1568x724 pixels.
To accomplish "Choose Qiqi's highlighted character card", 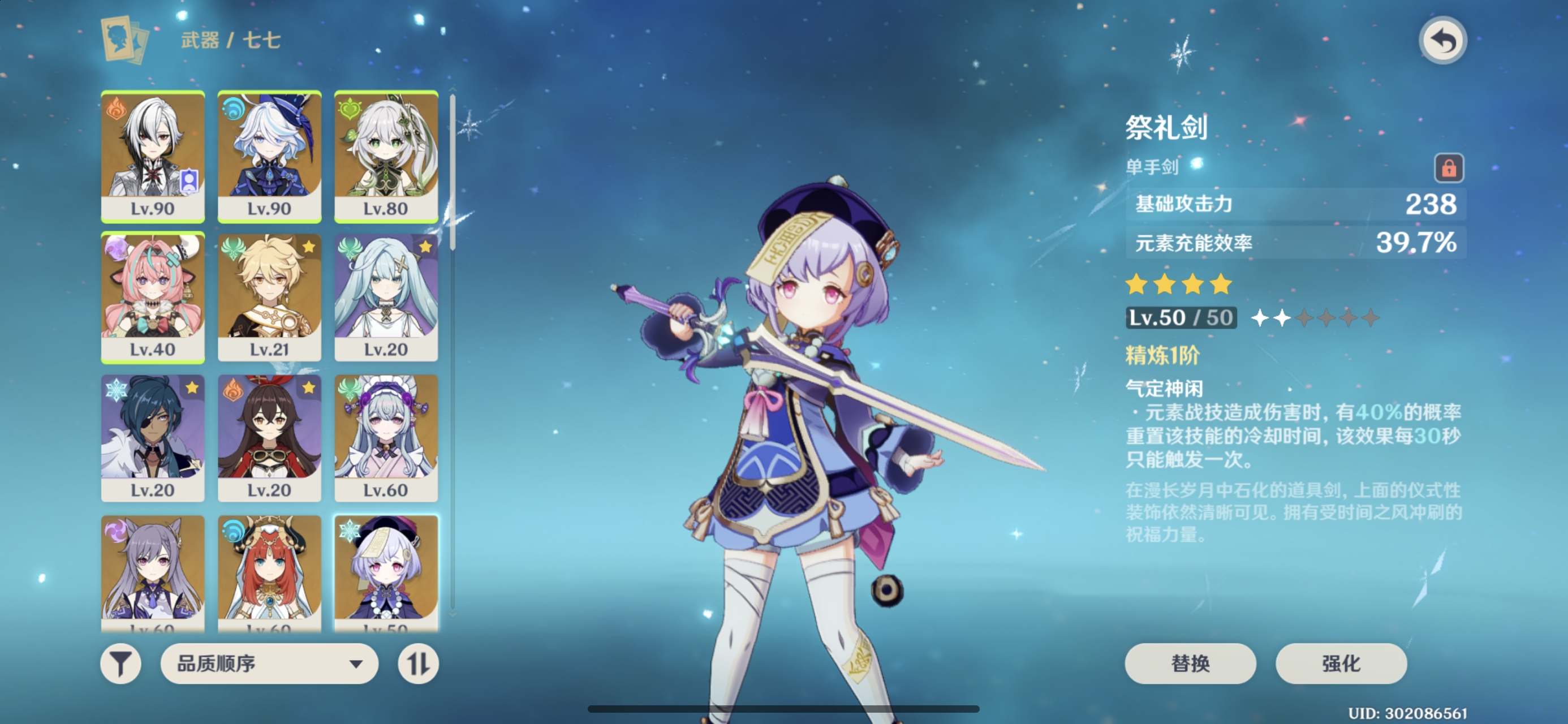I will (x=386, y=572).
